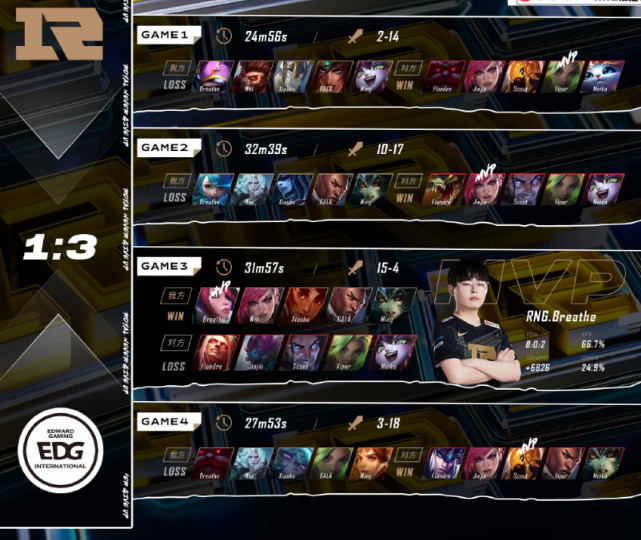
Task: Select Breathe's MVP champion portrait in Game 3
Action: [x=214, y=303]
